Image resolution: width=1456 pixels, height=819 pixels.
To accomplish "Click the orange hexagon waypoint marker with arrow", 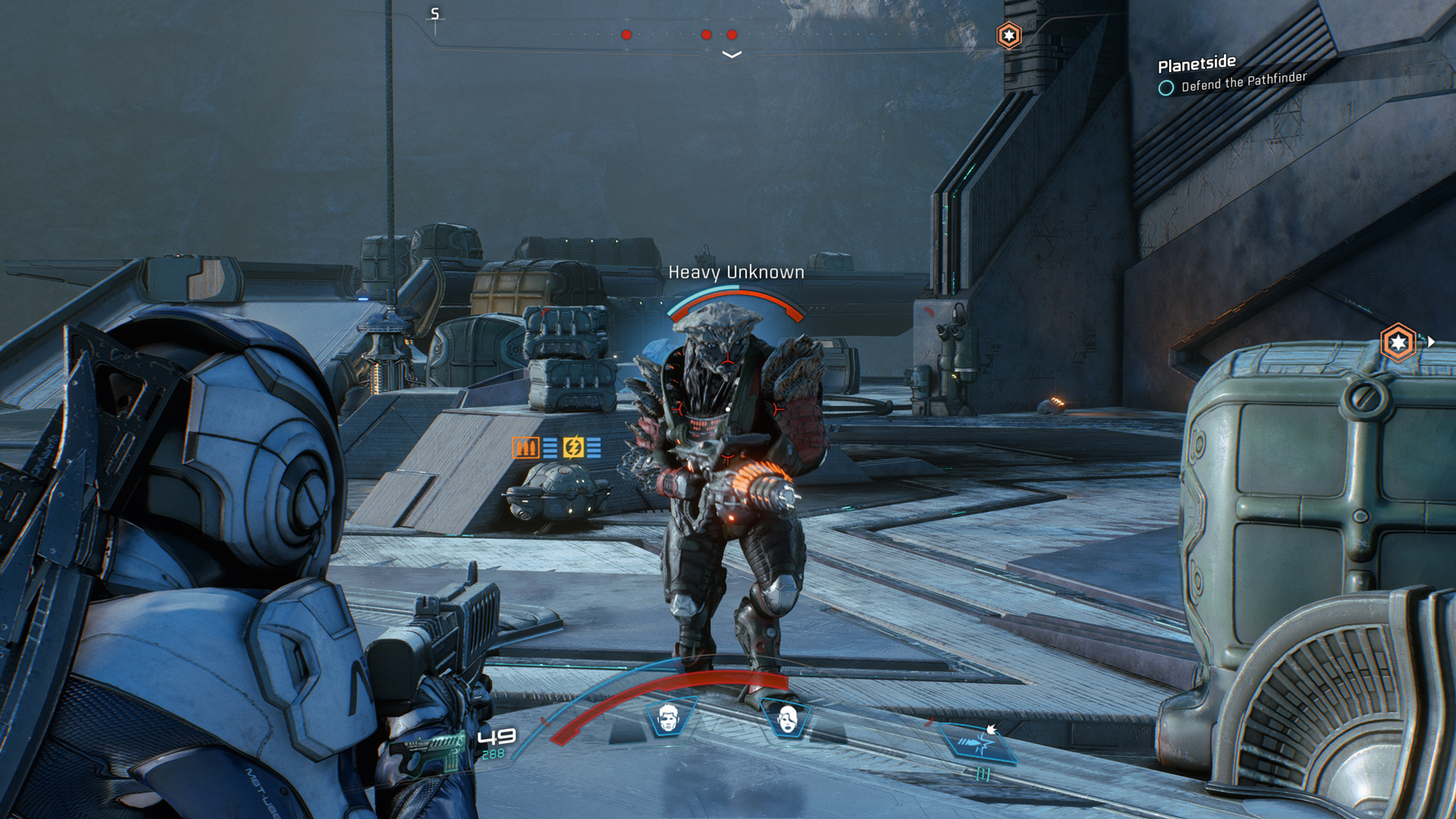I will point(1398,343).
